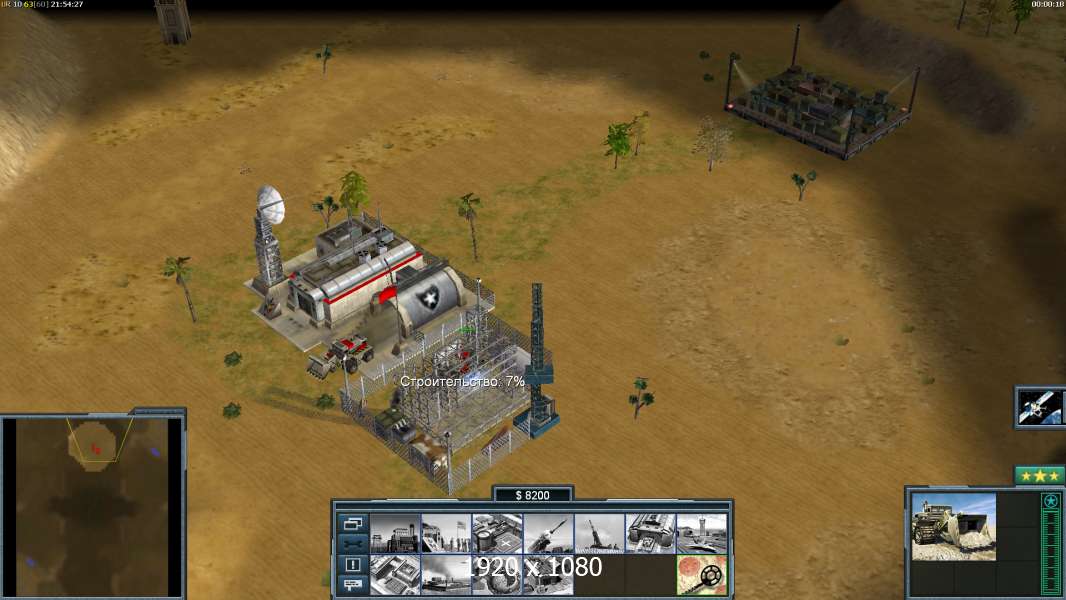Select the airfield with control tower icon
This screenshot has width=1066, height=600.
[x=701, y=534]
